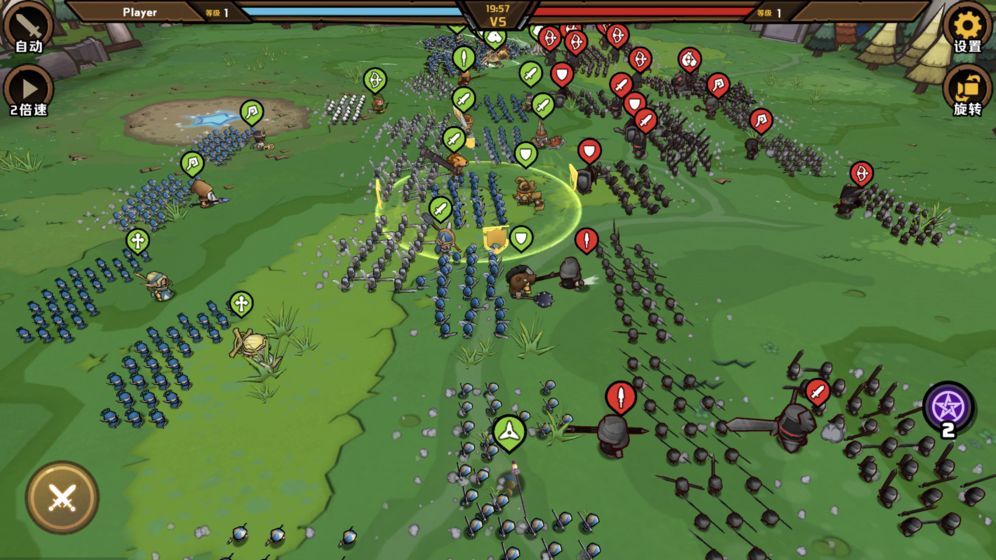The height and width of the screenshot is (560, 996).
Task: Open the 设置 settings gear
Action: [967, 26]
